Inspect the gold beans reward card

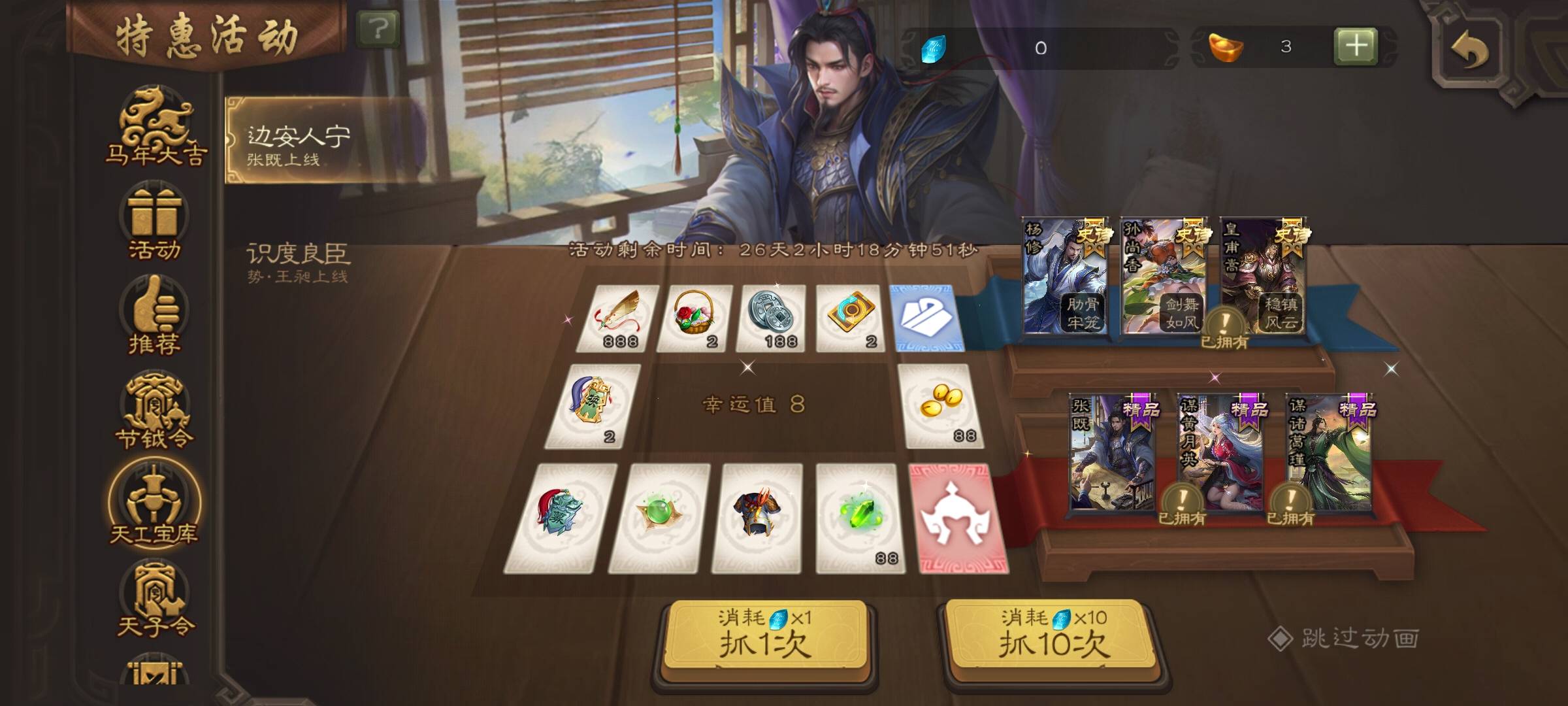(941, 405)
